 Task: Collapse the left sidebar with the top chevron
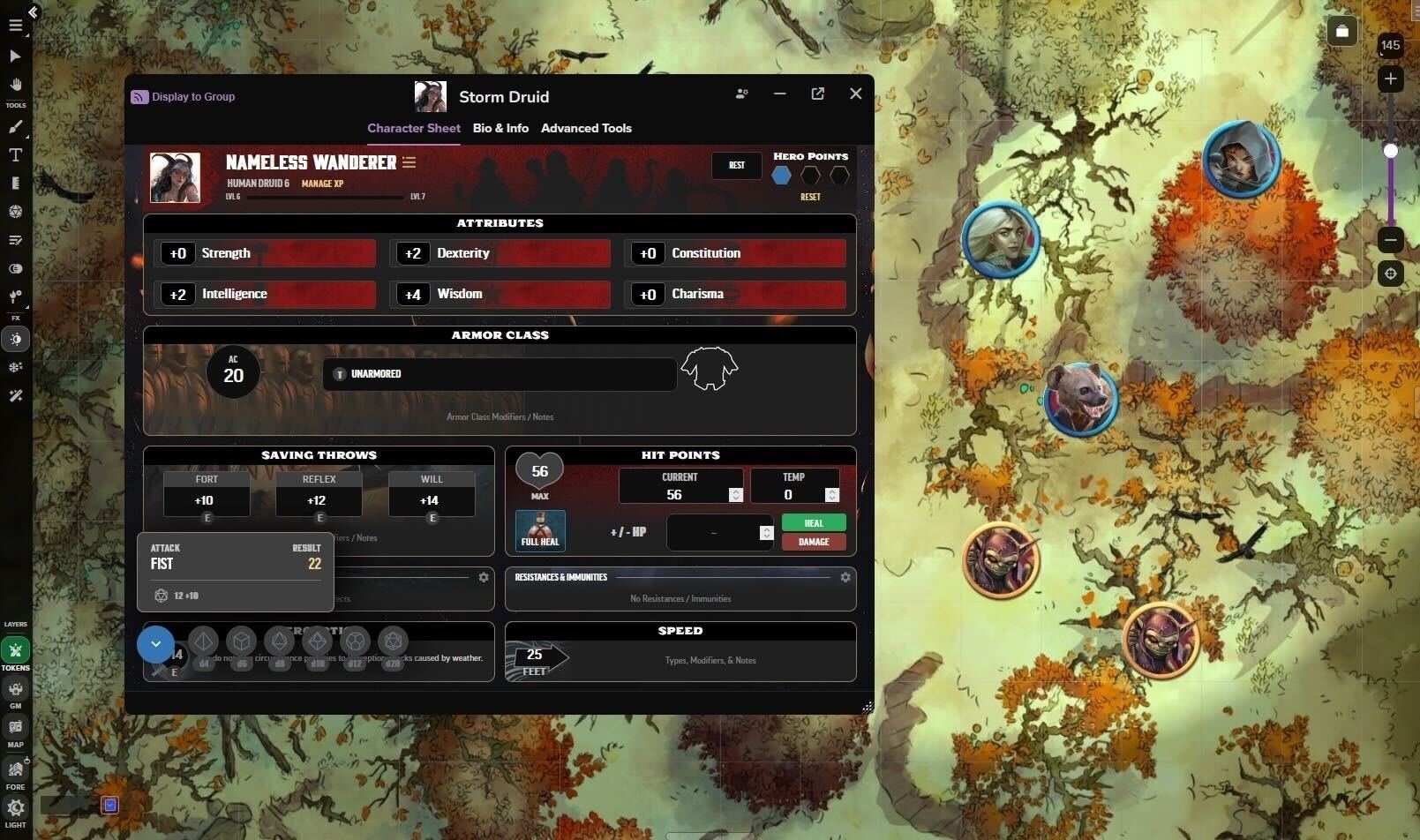(34, 12)
